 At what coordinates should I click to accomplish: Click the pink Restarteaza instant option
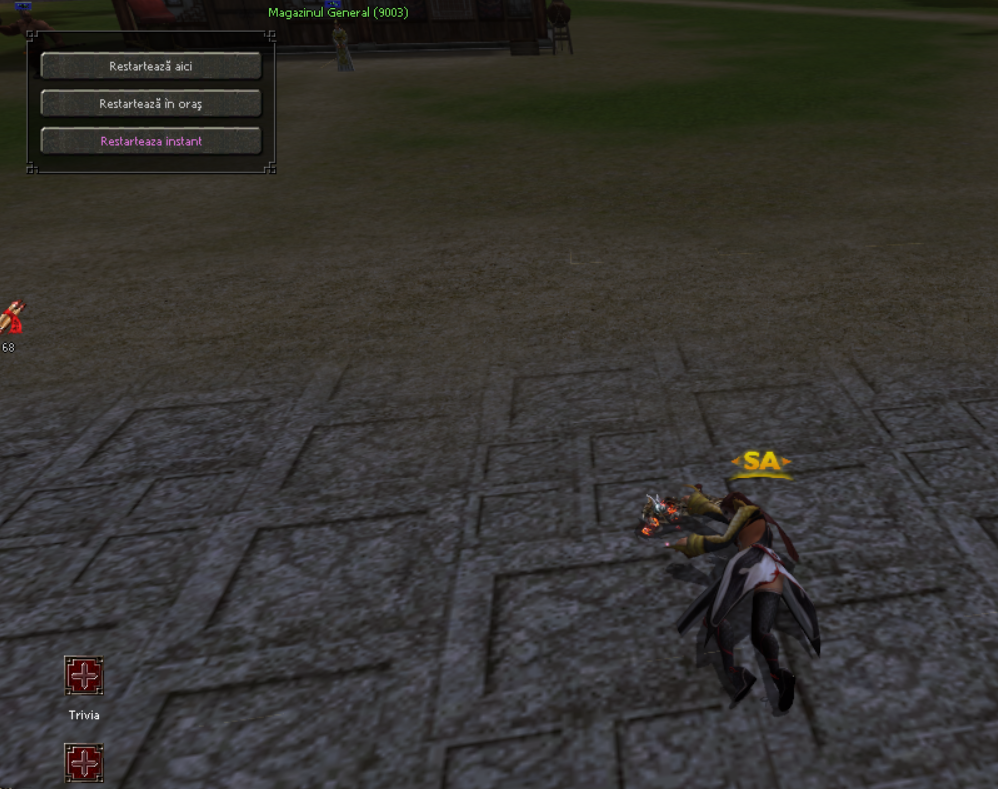click(x=151, y=141)
